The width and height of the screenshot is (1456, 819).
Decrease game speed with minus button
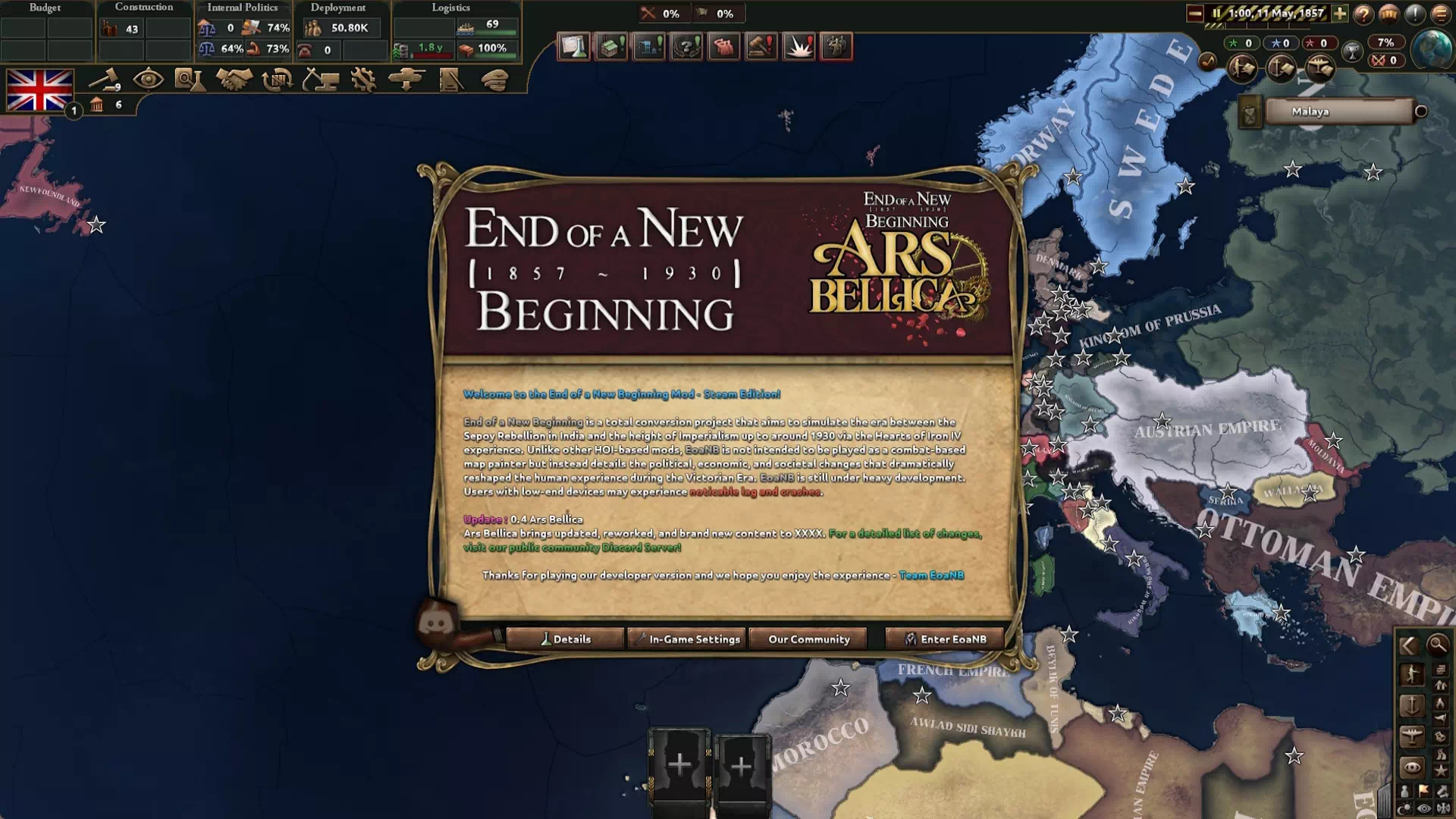[1195, 14]
